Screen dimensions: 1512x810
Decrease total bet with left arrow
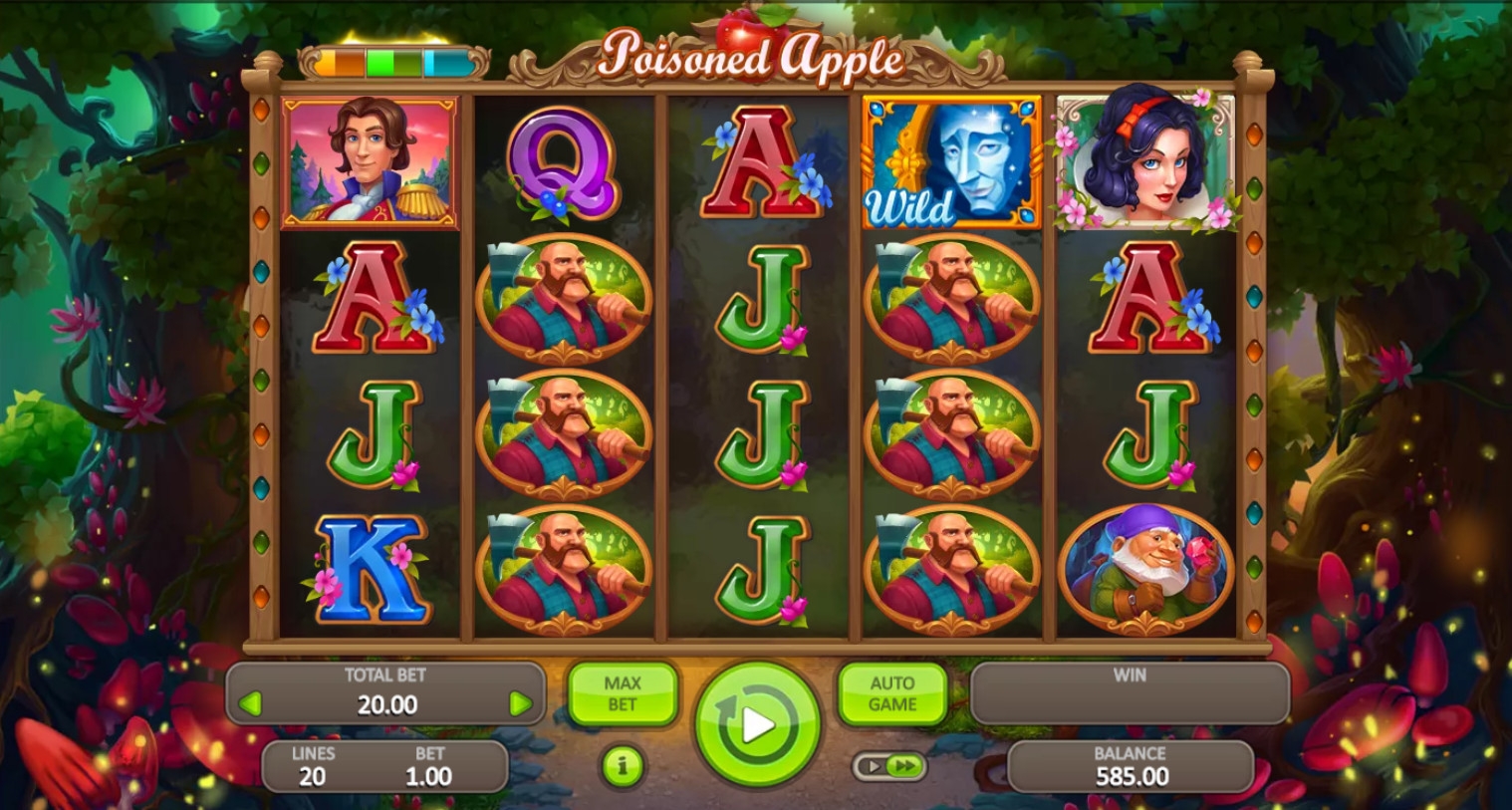click(x=251, y=704)
